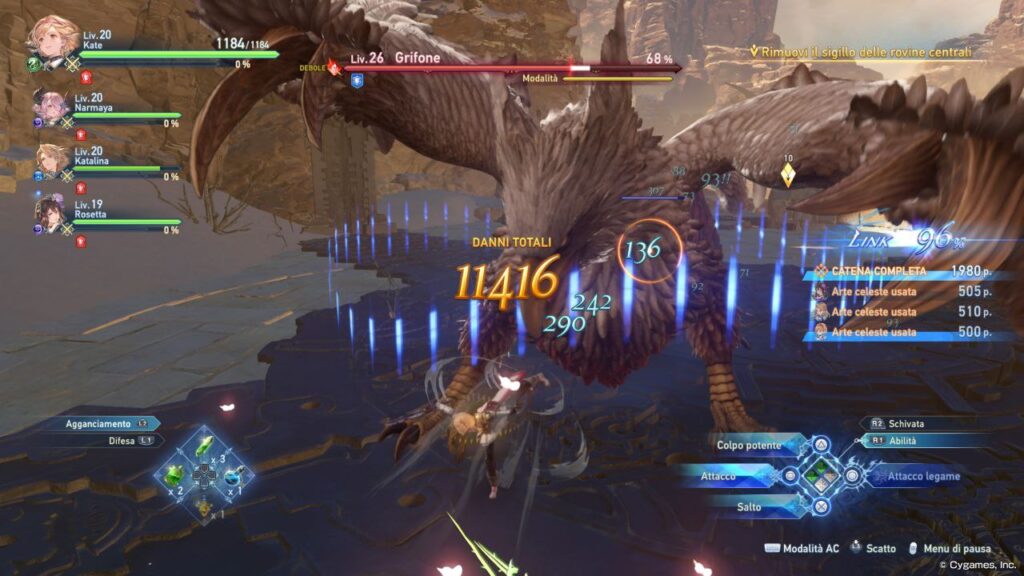Open the Menu di pausa
This screenshot has width=1024, height=576.
pyautogui.click(x=952, y=549)
